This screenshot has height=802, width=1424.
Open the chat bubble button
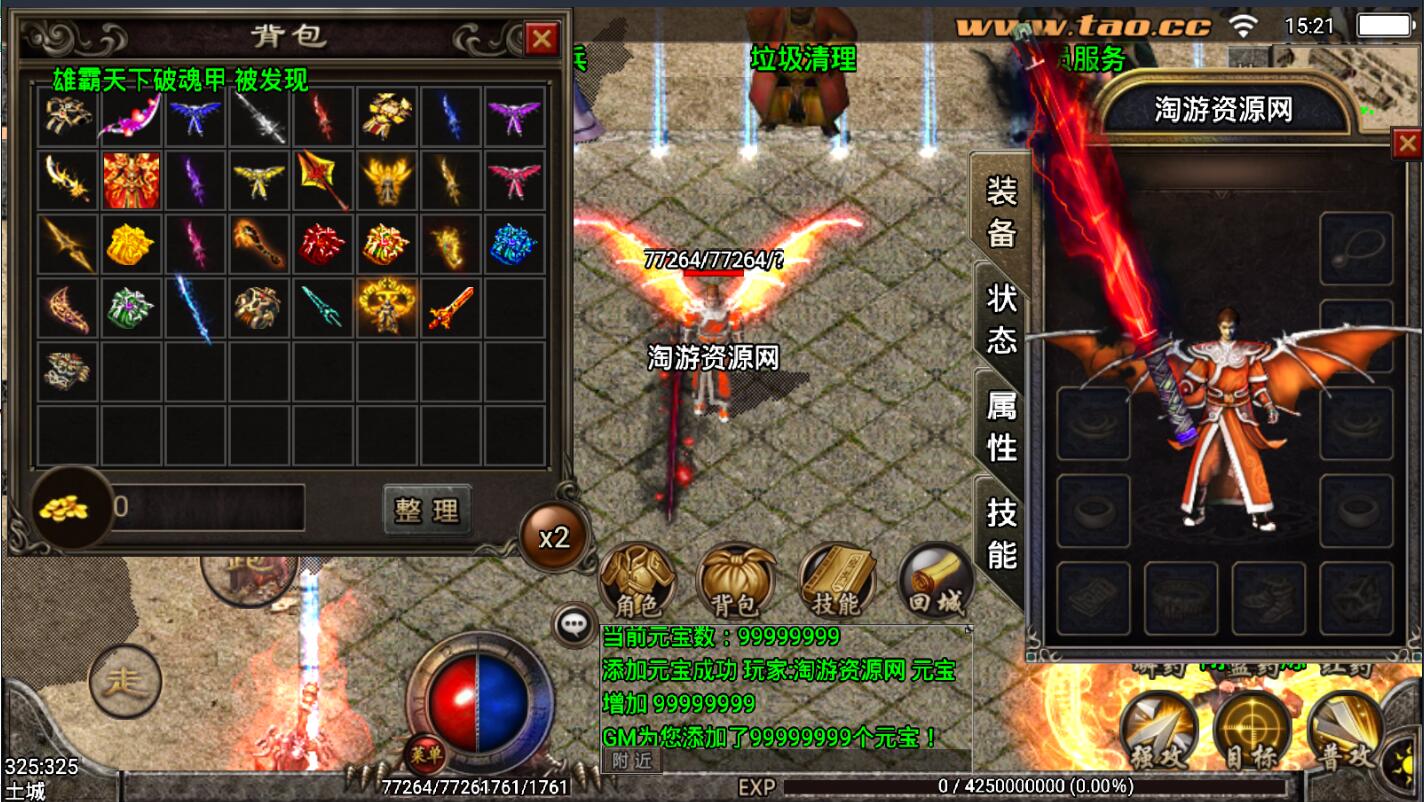click(x=573, y=625)
